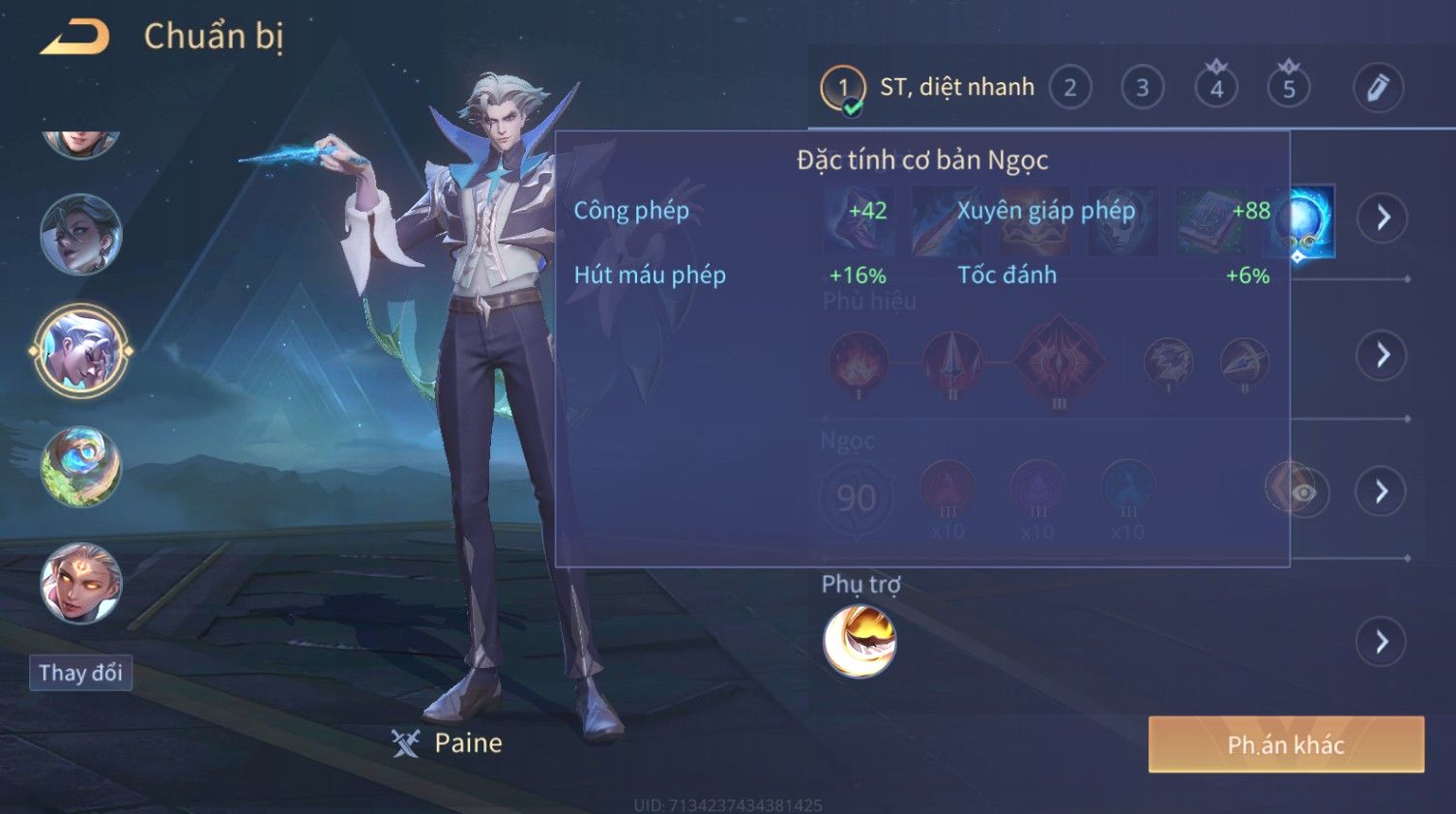Go back with the return arrow

(x=74, y=37)
